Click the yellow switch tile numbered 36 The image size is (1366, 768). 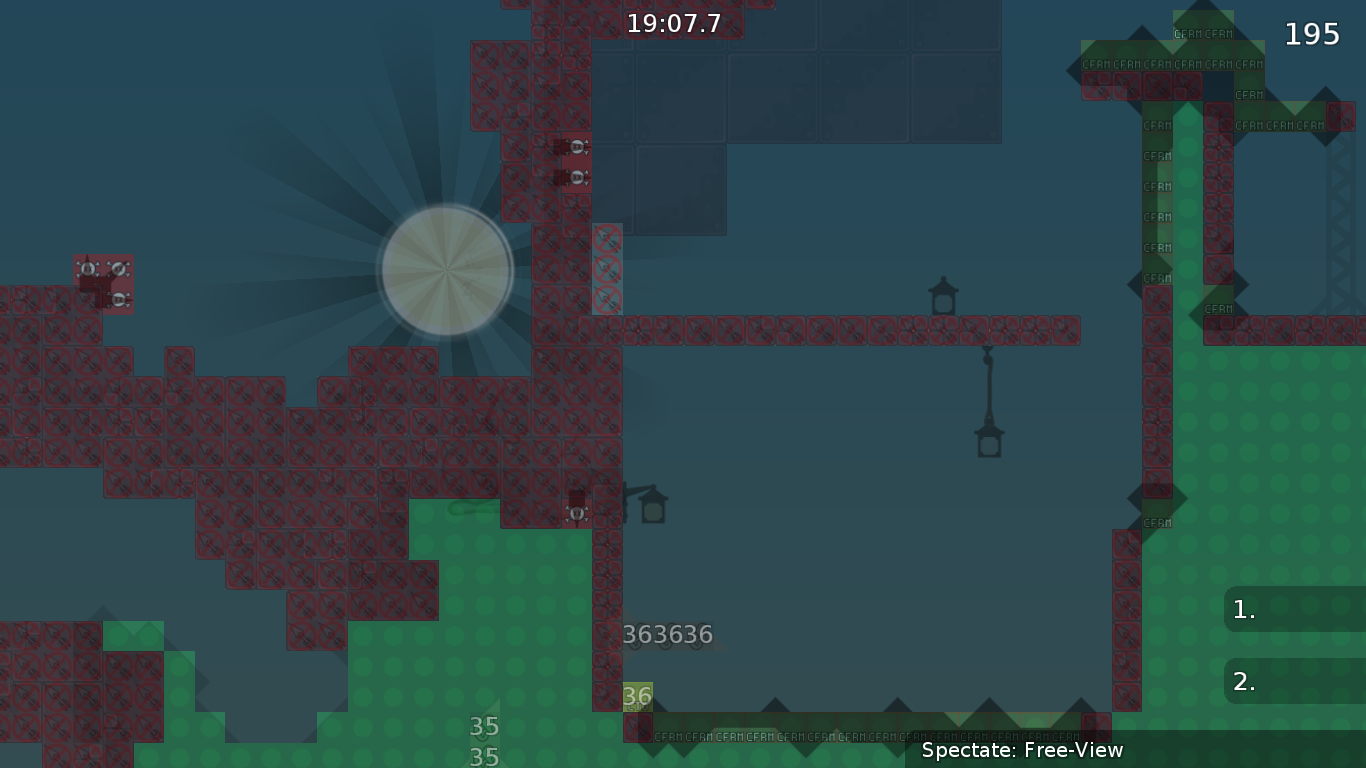click(637, 697)
